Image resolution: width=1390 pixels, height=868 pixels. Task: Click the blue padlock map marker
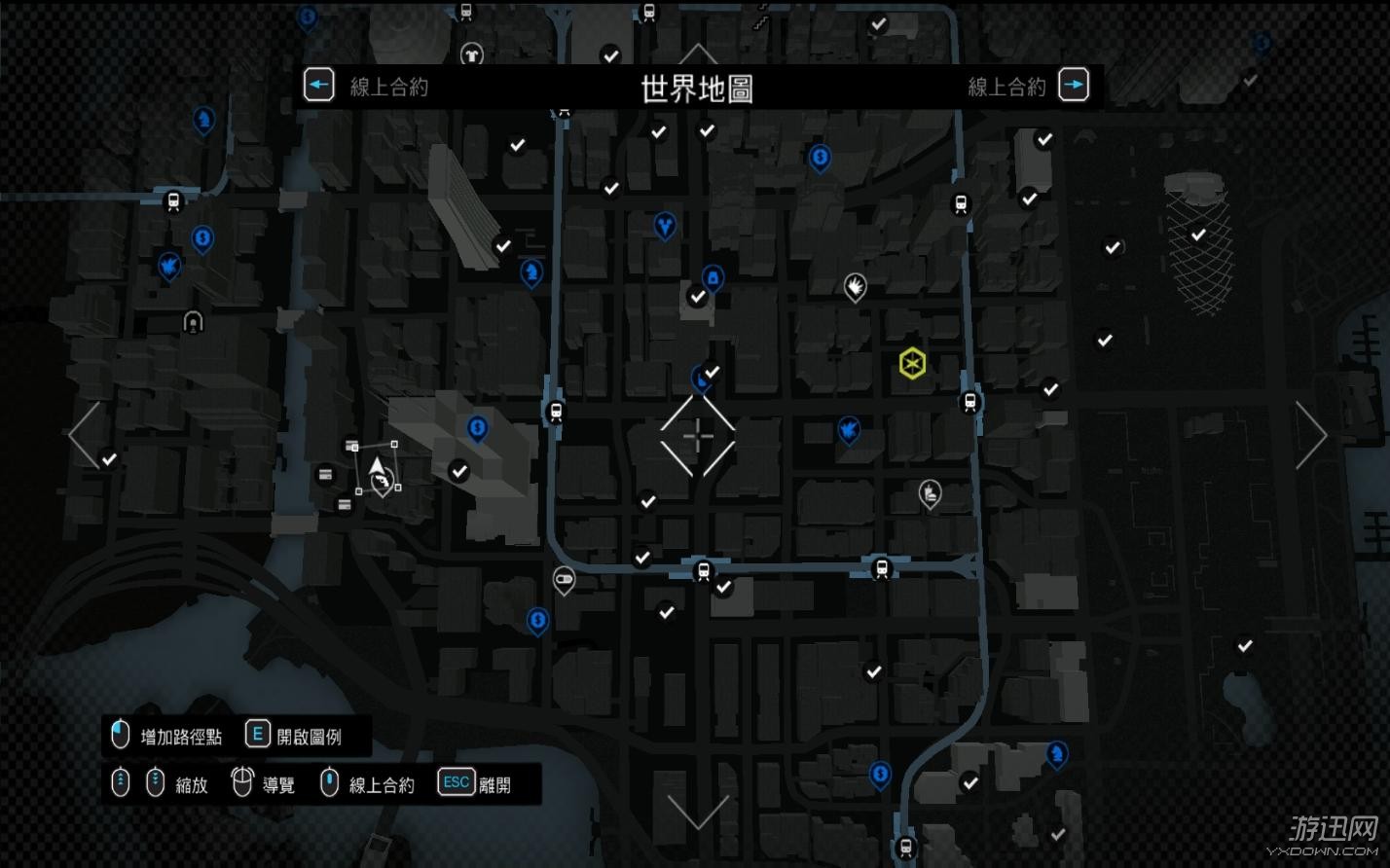713,279
